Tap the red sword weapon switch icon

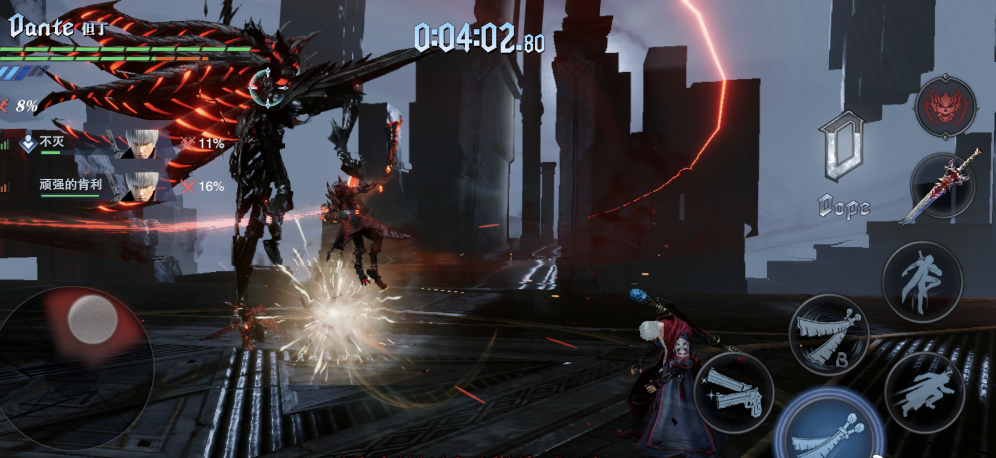pyautogui.click(x=943, y=187)
